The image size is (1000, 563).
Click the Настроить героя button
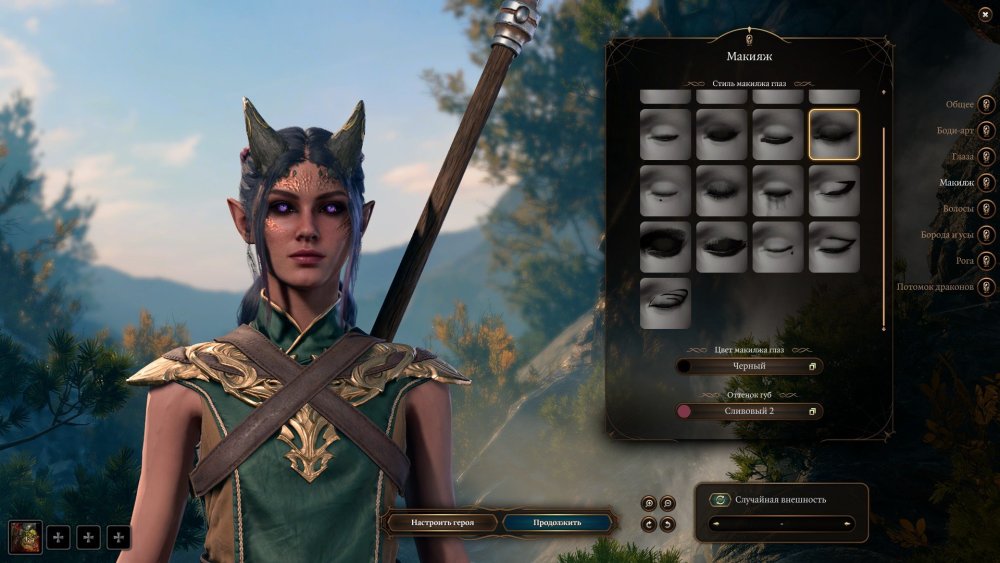(441, 522)
